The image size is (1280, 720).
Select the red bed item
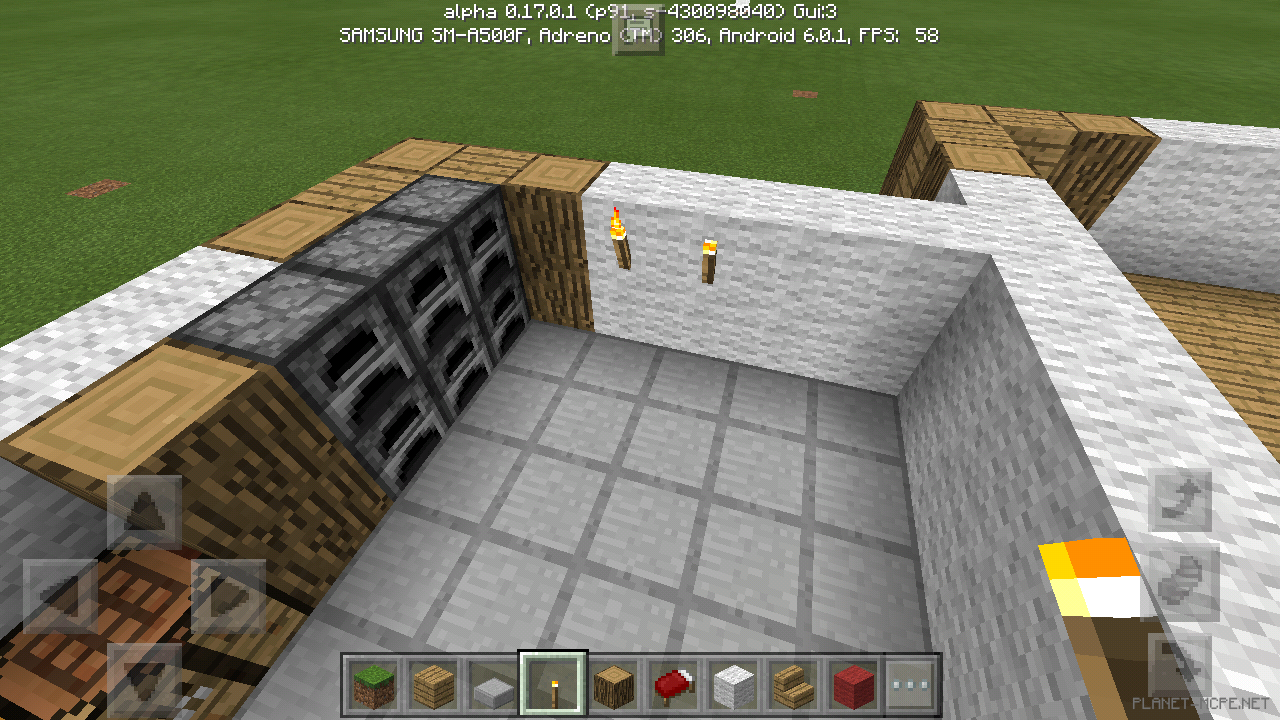(x=675, y=685)
